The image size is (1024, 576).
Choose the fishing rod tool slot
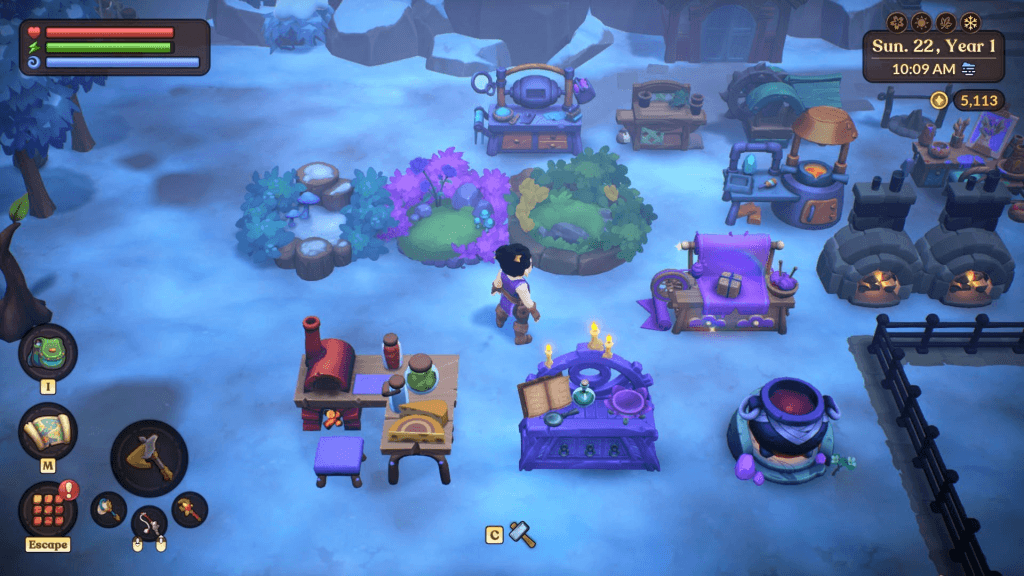149,522
